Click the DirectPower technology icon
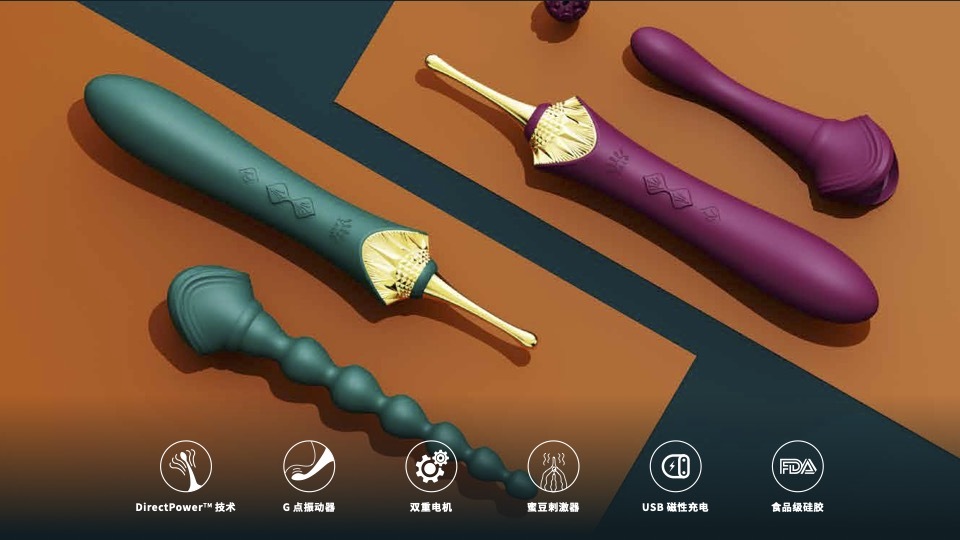Image resolution: width=960 pixels, height=540 pixels. 186,466
